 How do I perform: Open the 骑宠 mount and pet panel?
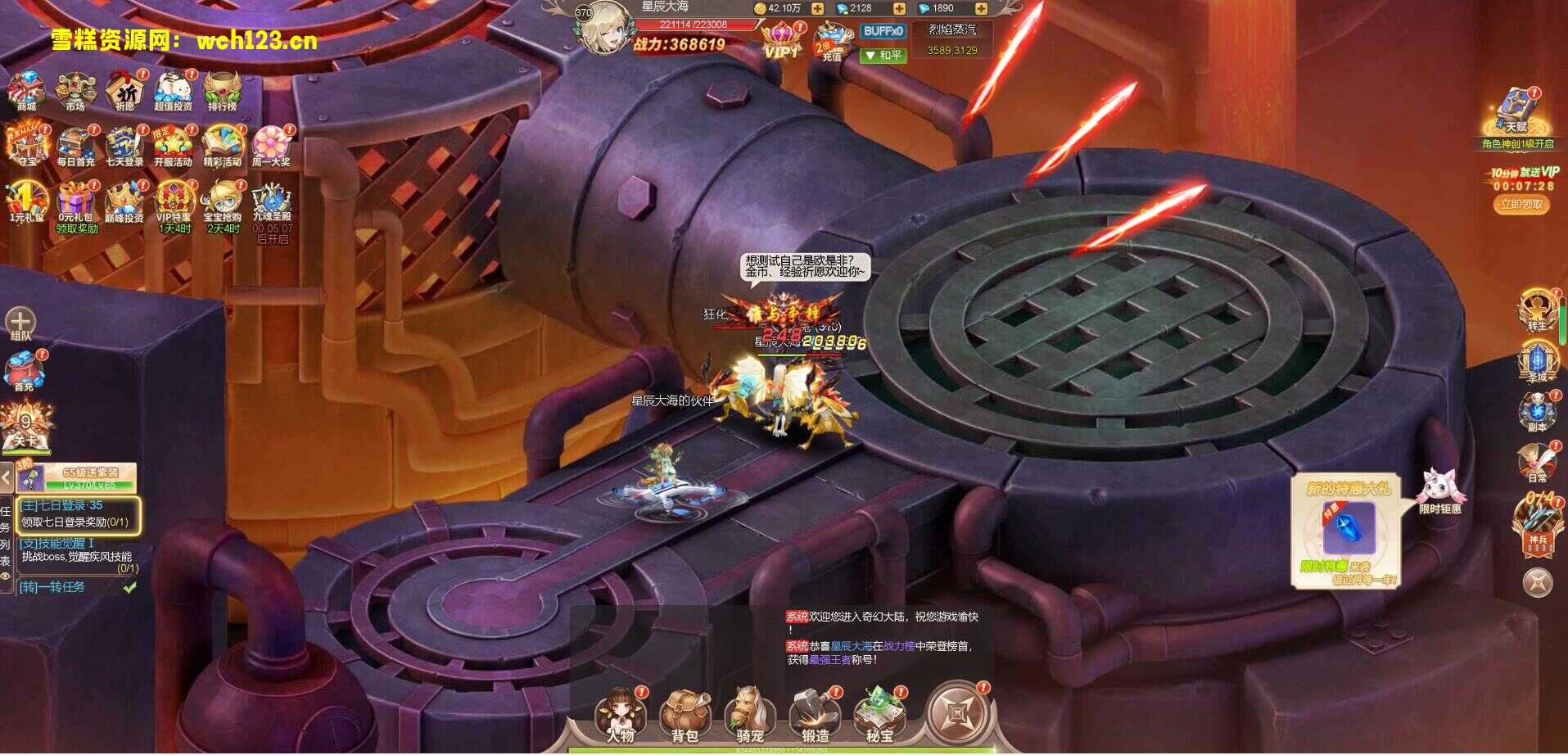pos(749,713)
